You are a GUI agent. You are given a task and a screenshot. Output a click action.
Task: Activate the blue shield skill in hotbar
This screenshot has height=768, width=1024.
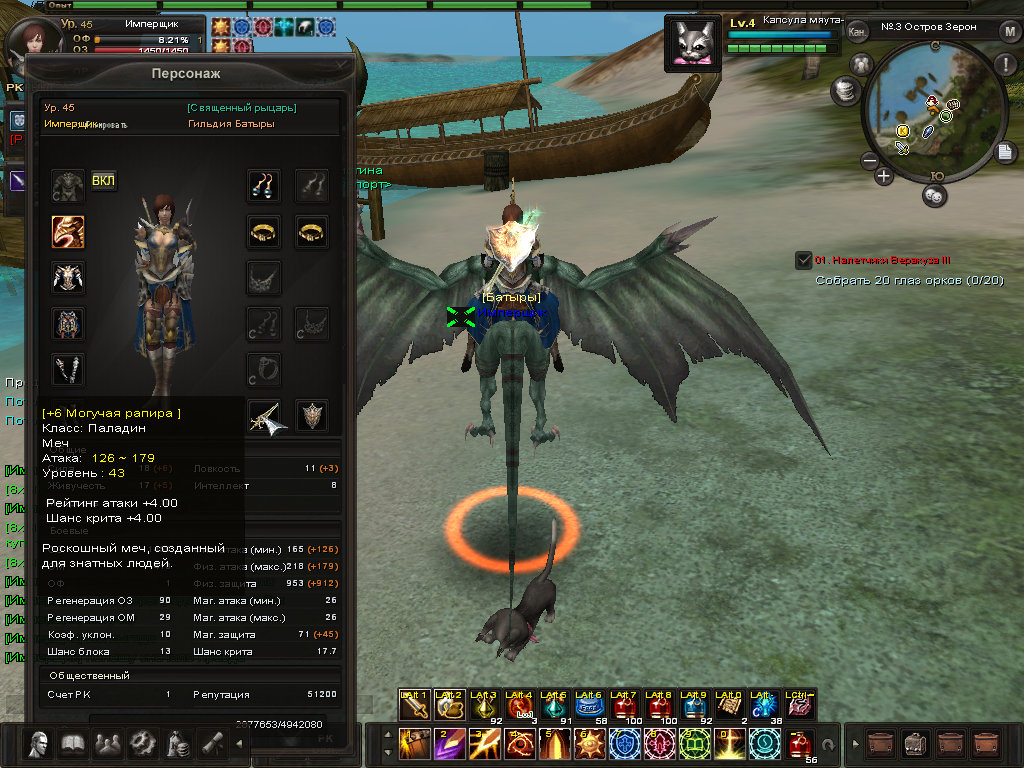point(626,743)
